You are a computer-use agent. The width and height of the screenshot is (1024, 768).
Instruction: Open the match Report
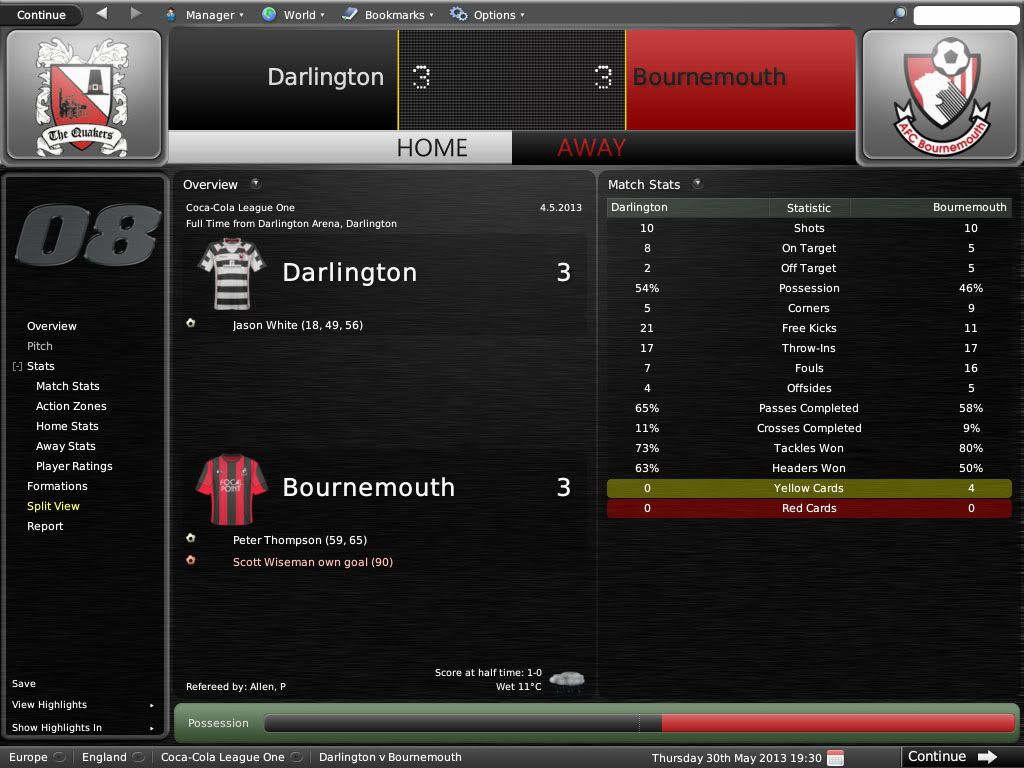[45, 526]
